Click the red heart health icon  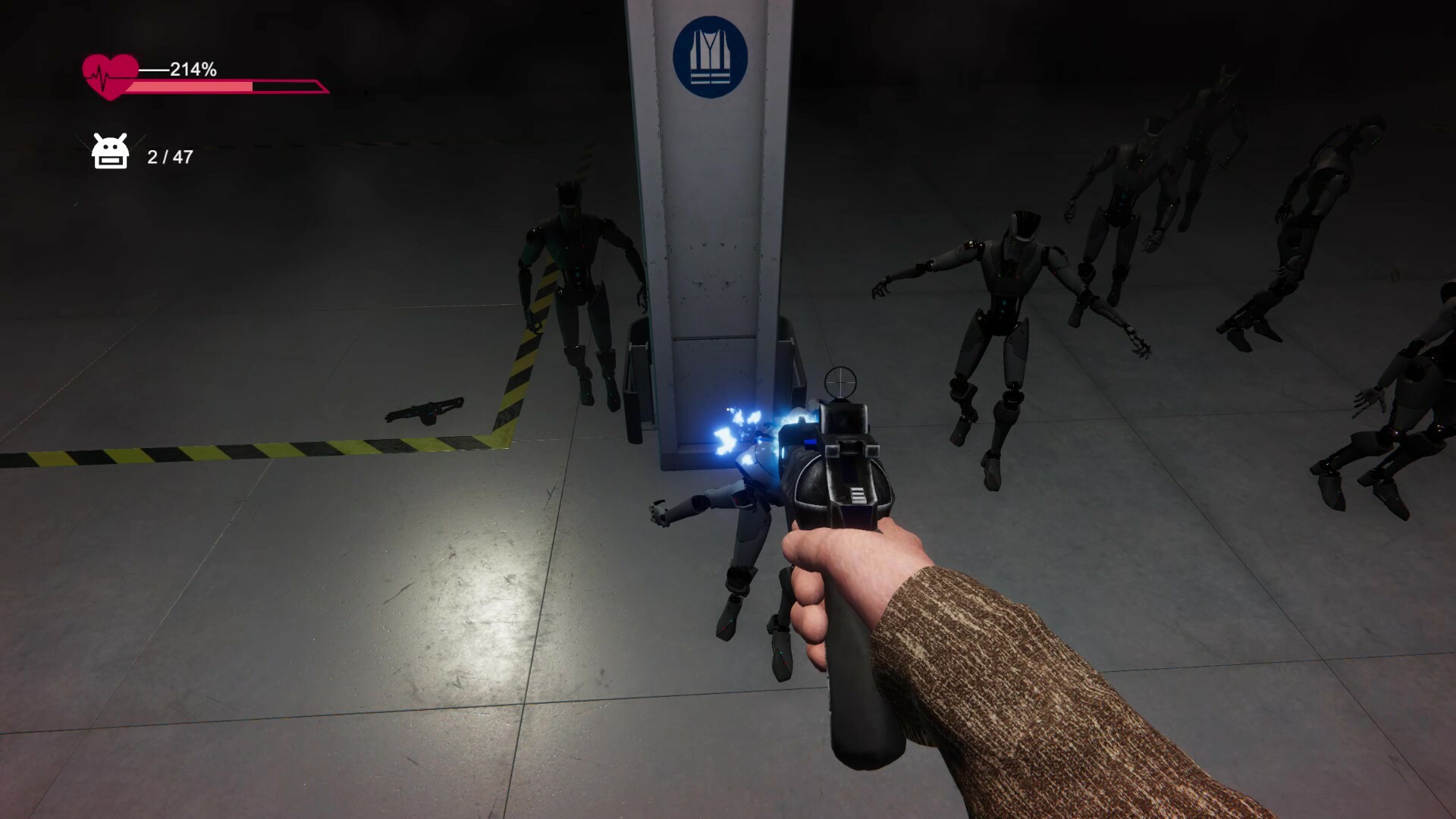click(110, 77)
